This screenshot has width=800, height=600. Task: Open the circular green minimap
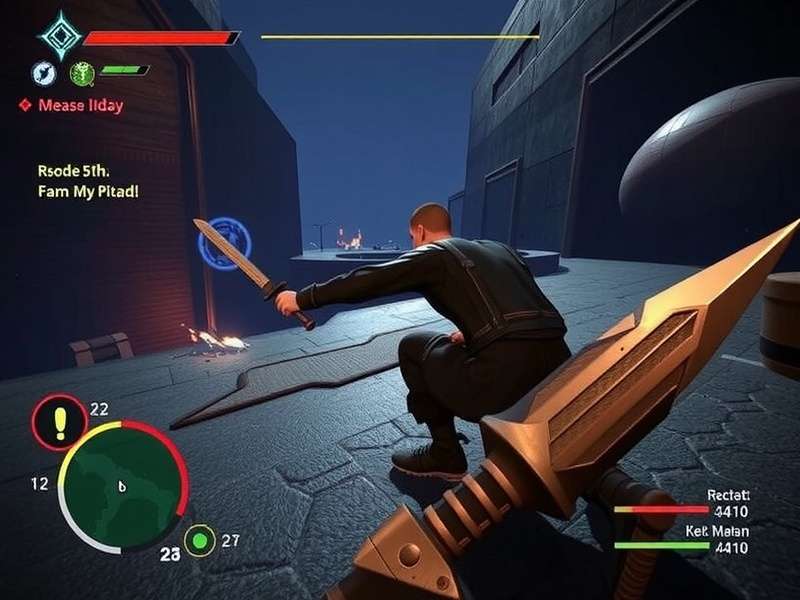tap(123, 486)
